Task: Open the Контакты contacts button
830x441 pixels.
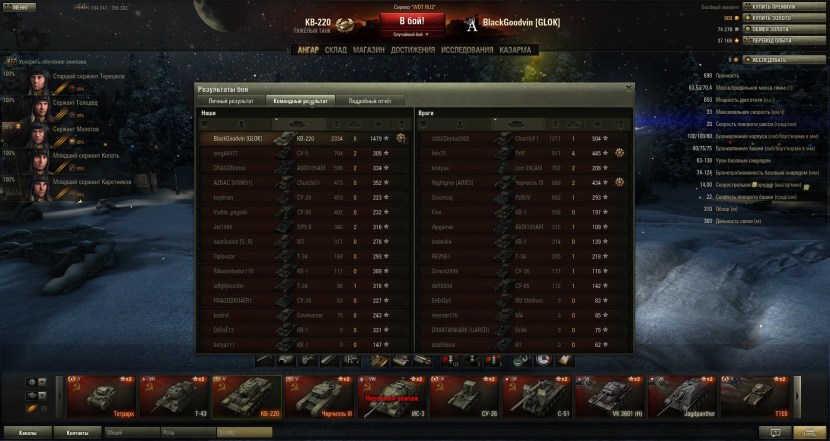Action: point(77,433)
